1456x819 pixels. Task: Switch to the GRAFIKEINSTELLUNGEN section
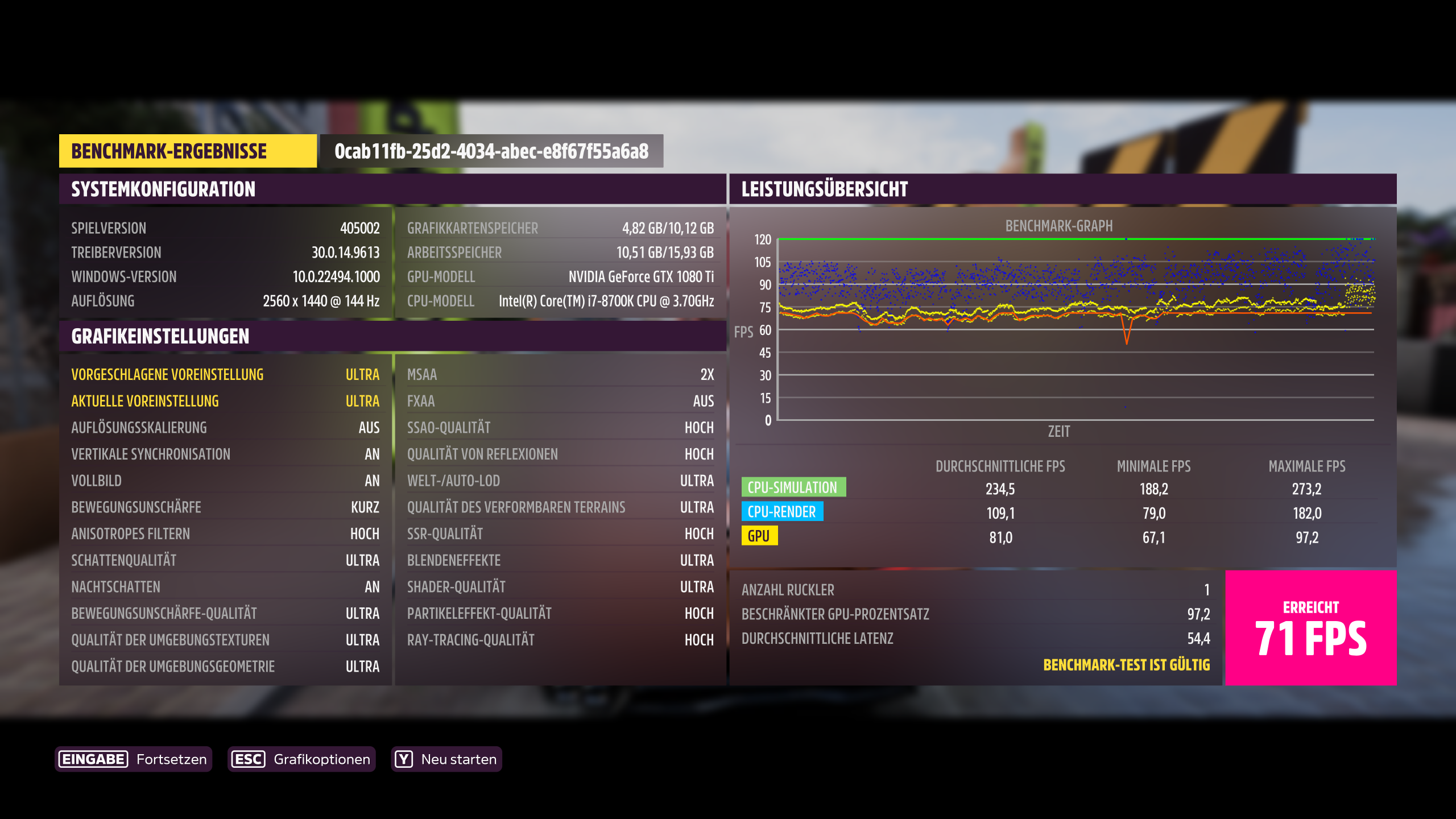159,337
